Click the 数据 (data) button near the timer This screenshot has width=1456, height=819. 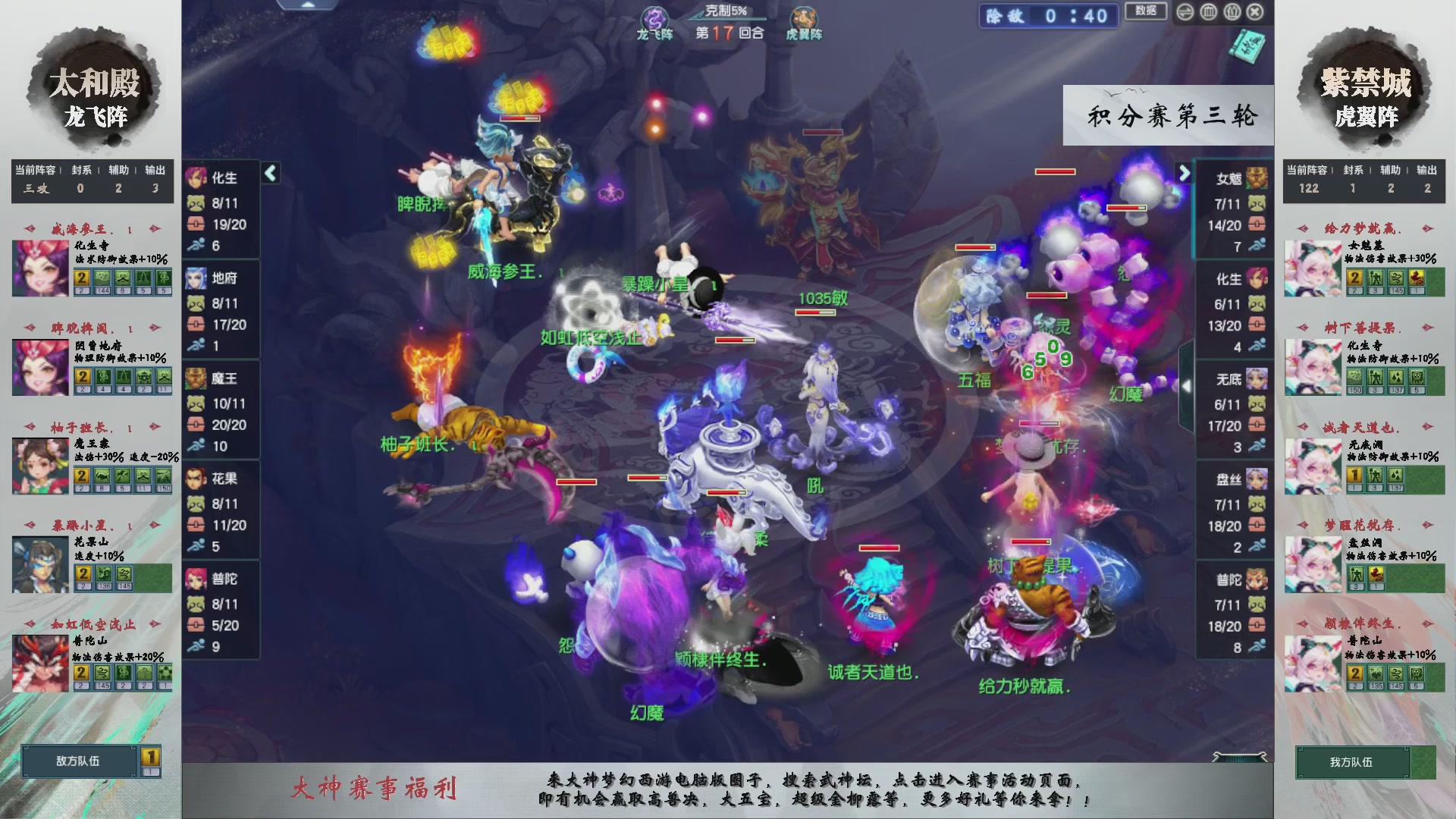pos(1145,12)
